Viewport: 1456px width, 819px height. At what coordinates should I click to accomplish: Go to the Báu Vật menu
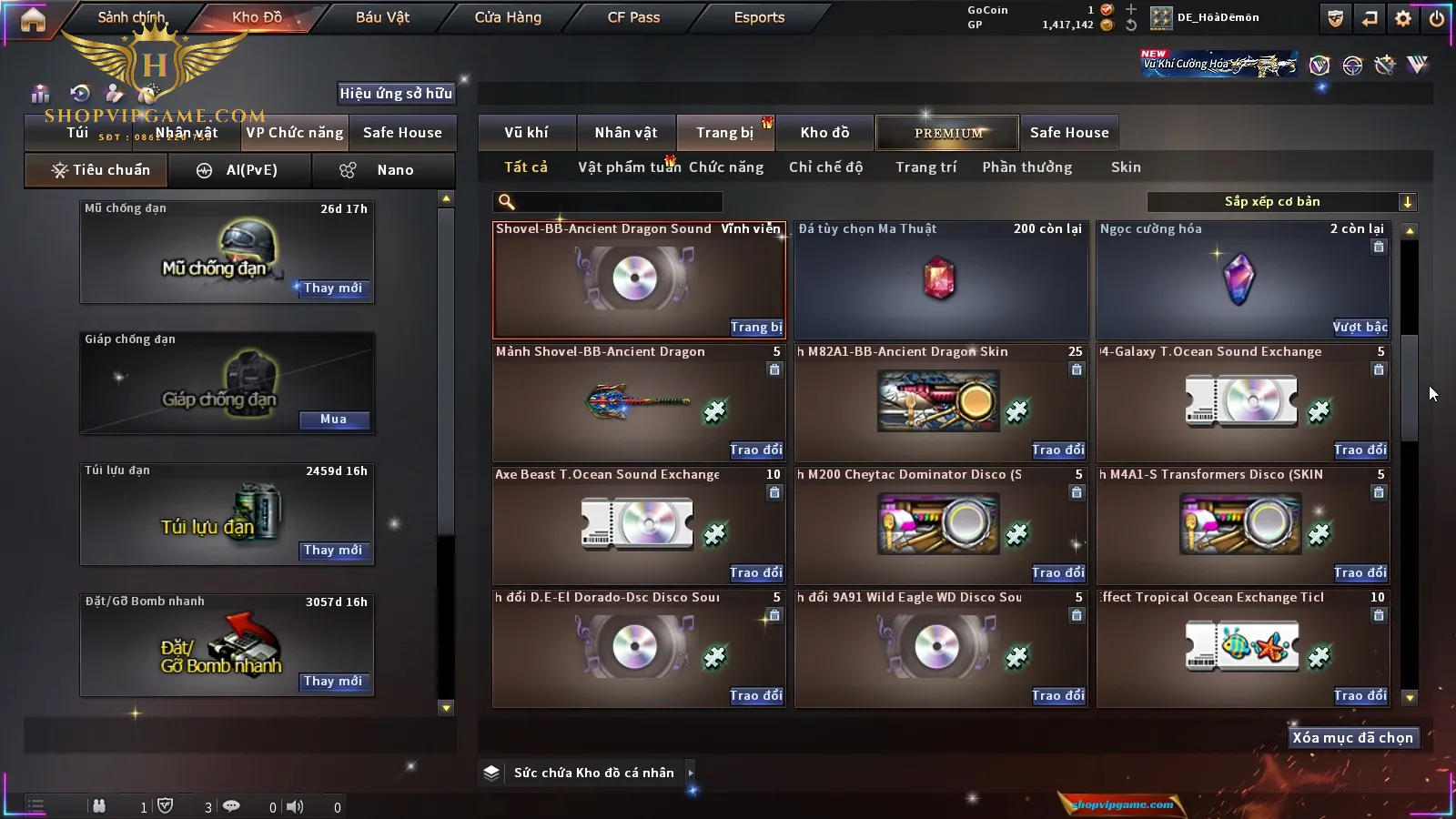point(382,17)
